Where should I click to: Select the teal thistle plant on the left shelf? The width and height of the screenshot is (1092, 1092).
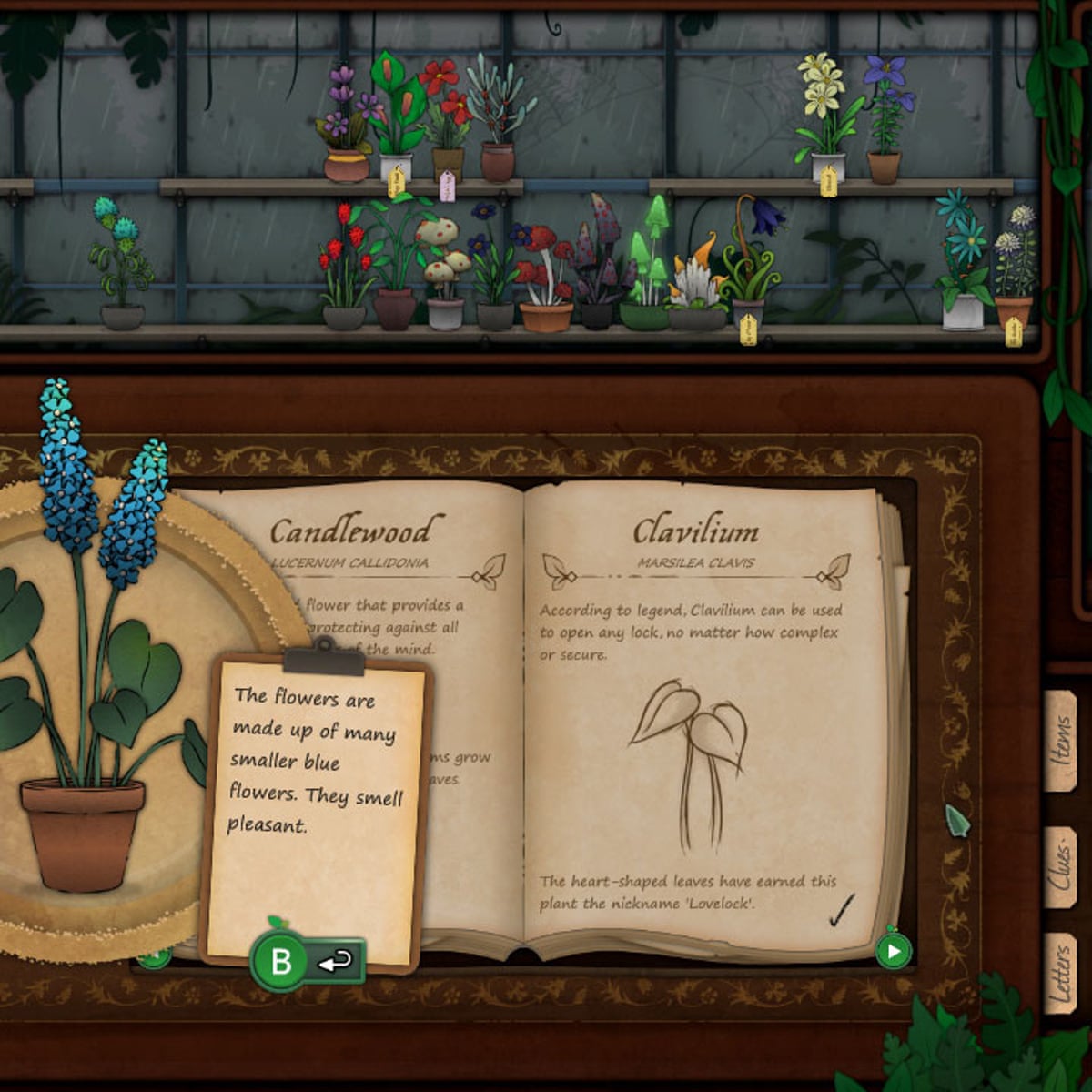[121, 266]
